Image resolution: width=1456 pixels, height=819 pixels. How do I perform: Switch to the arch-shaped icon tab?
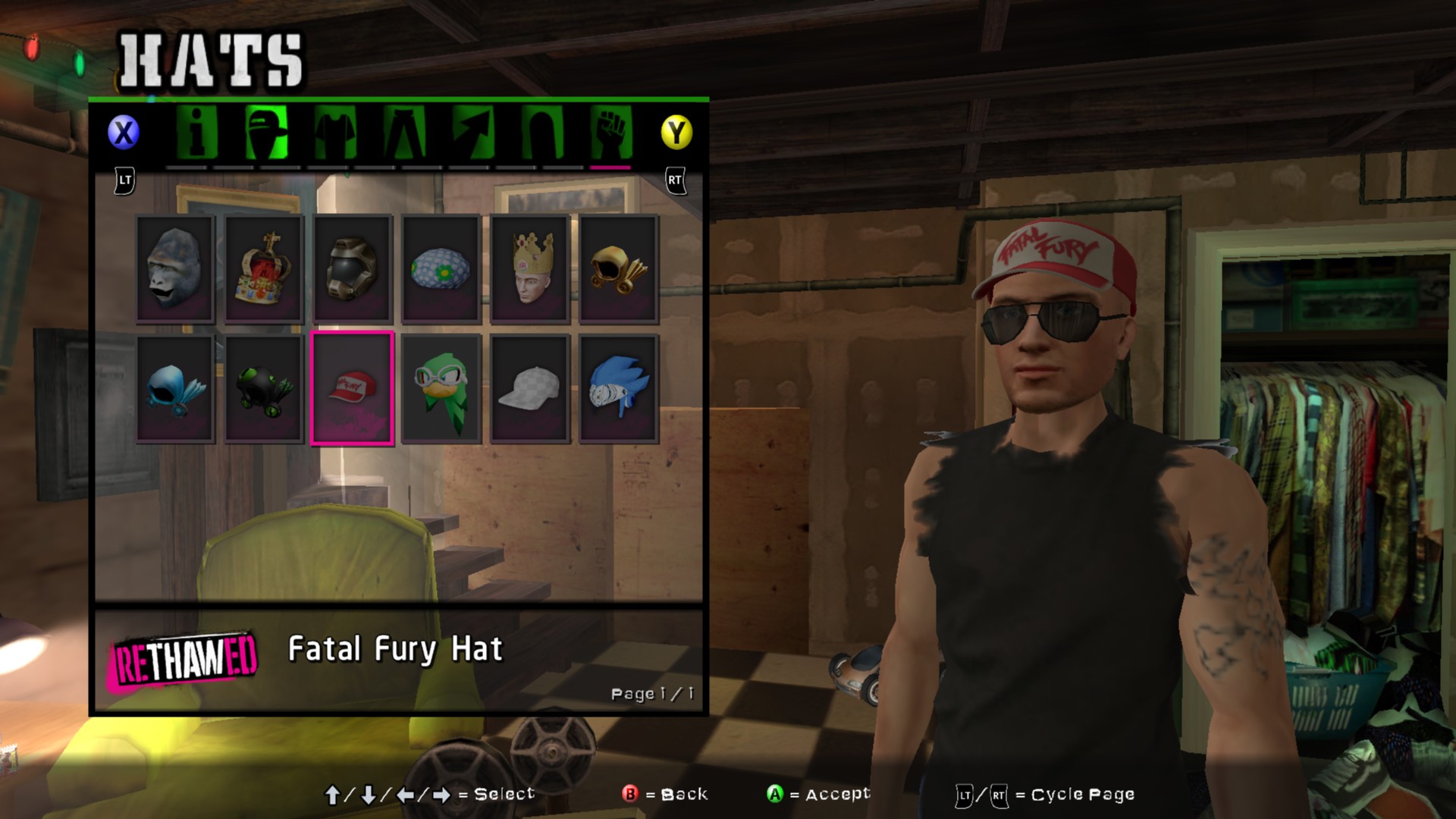[x=542, y=133]
